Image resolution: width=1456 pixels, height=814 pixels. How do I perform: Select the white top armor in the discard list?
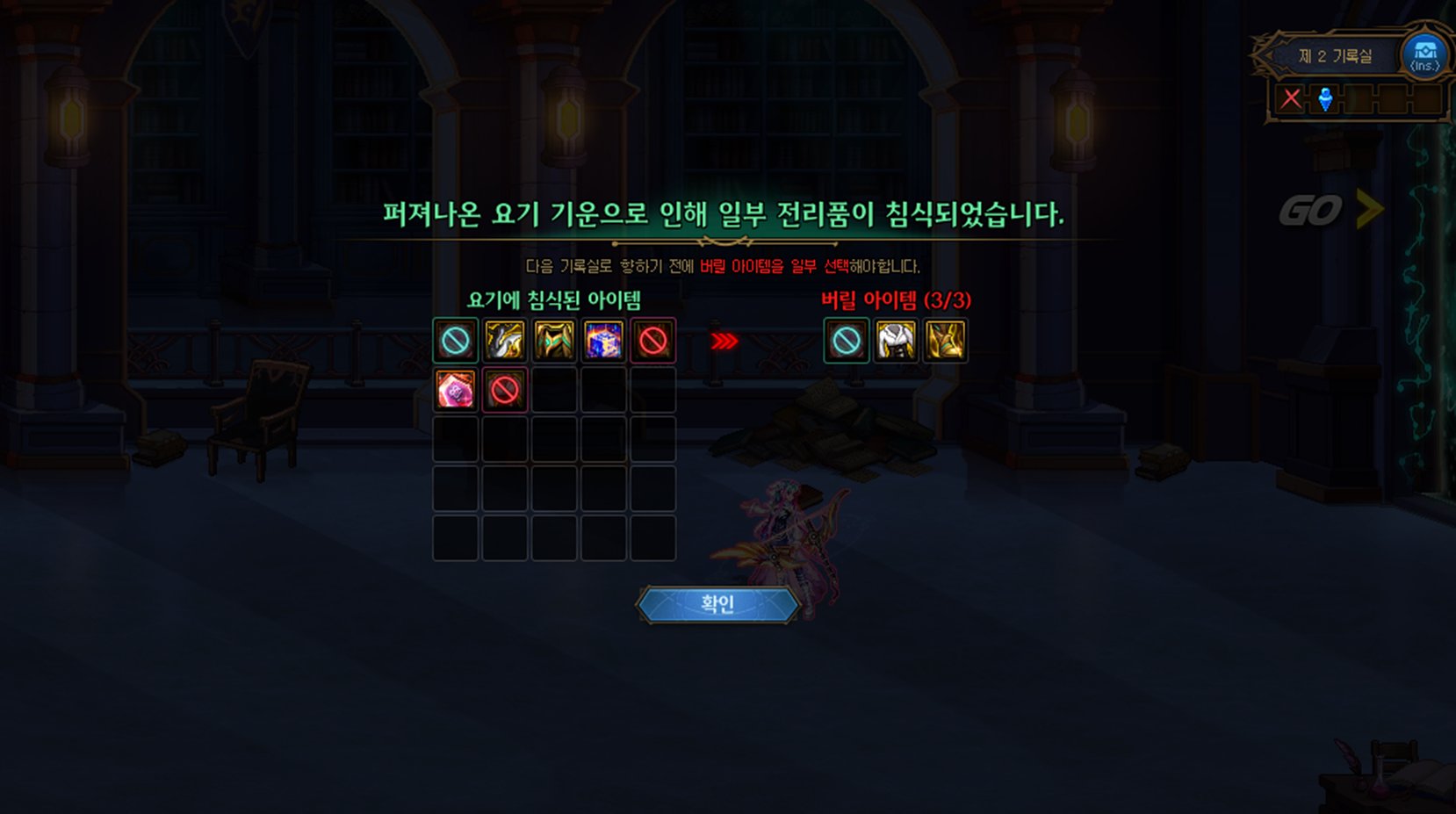pos(897,341)
